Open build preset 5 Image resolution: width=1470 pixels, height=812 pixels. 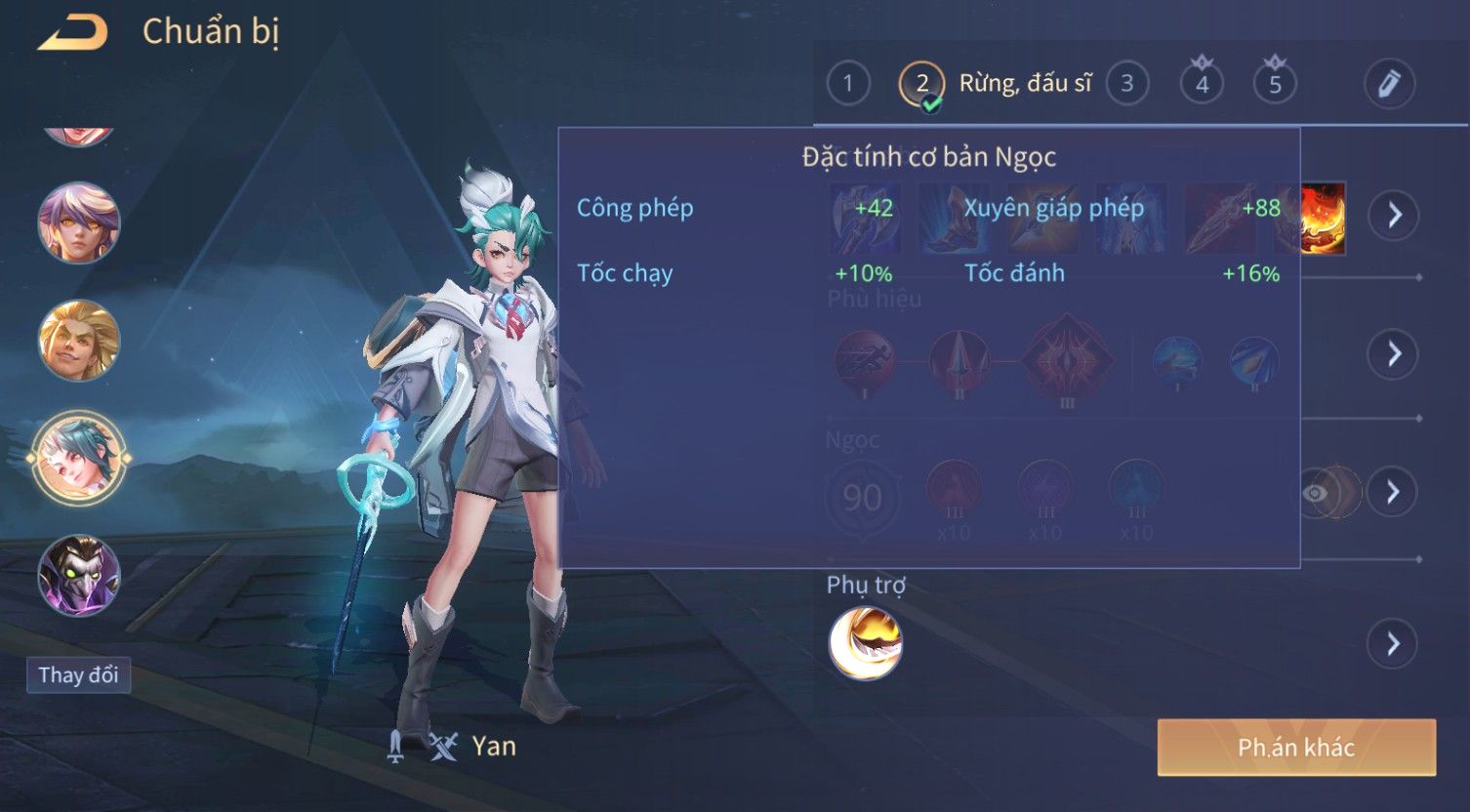pos(1275,84)
